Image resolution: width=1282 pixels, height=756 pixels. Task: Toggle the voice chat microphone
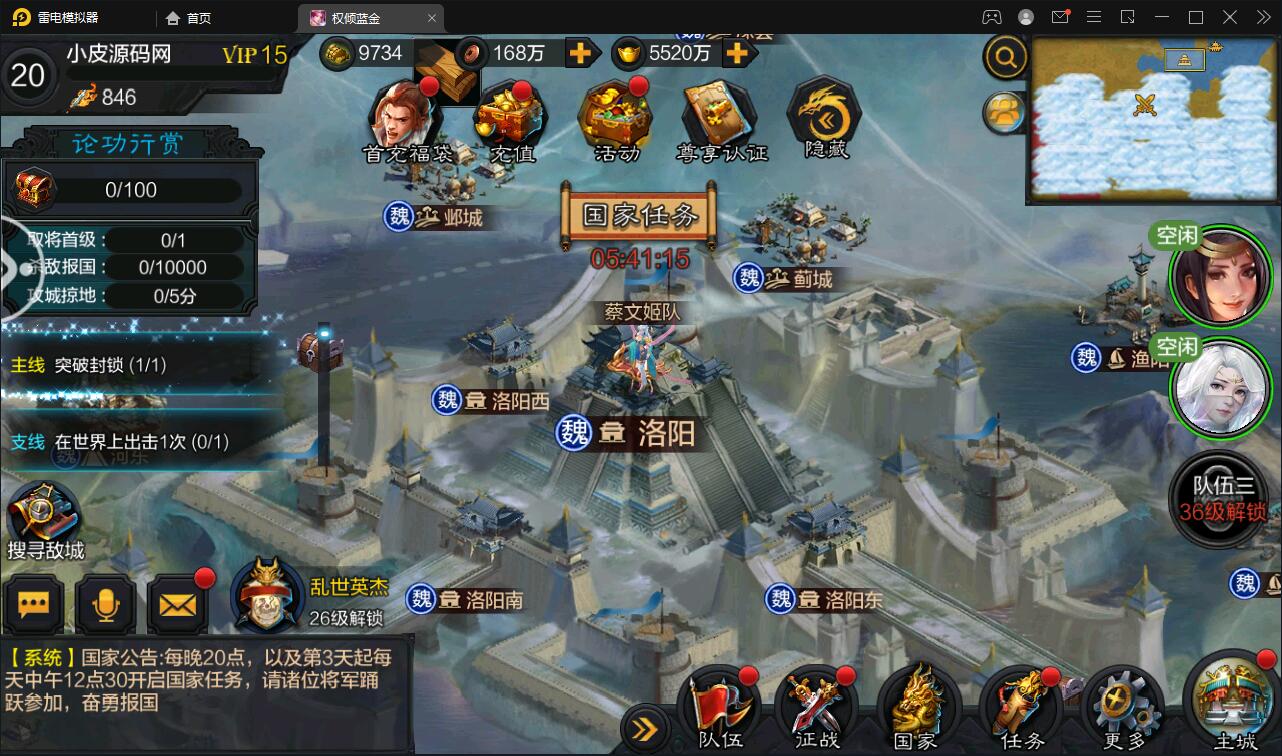106,604
